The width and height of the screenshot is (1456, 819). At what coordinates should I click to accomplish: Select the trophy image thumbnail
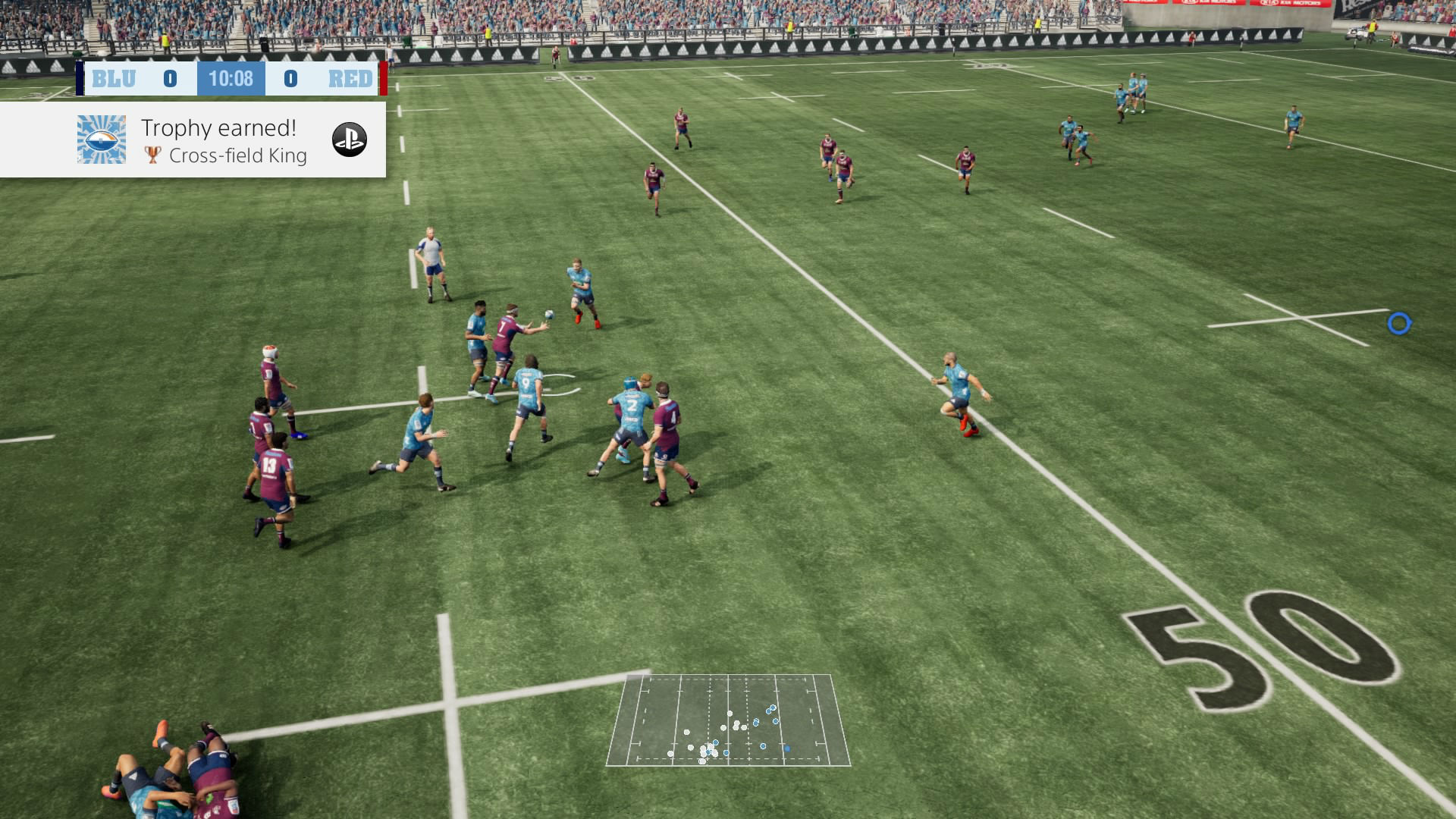pyautogui.click(x=102, y=140)
